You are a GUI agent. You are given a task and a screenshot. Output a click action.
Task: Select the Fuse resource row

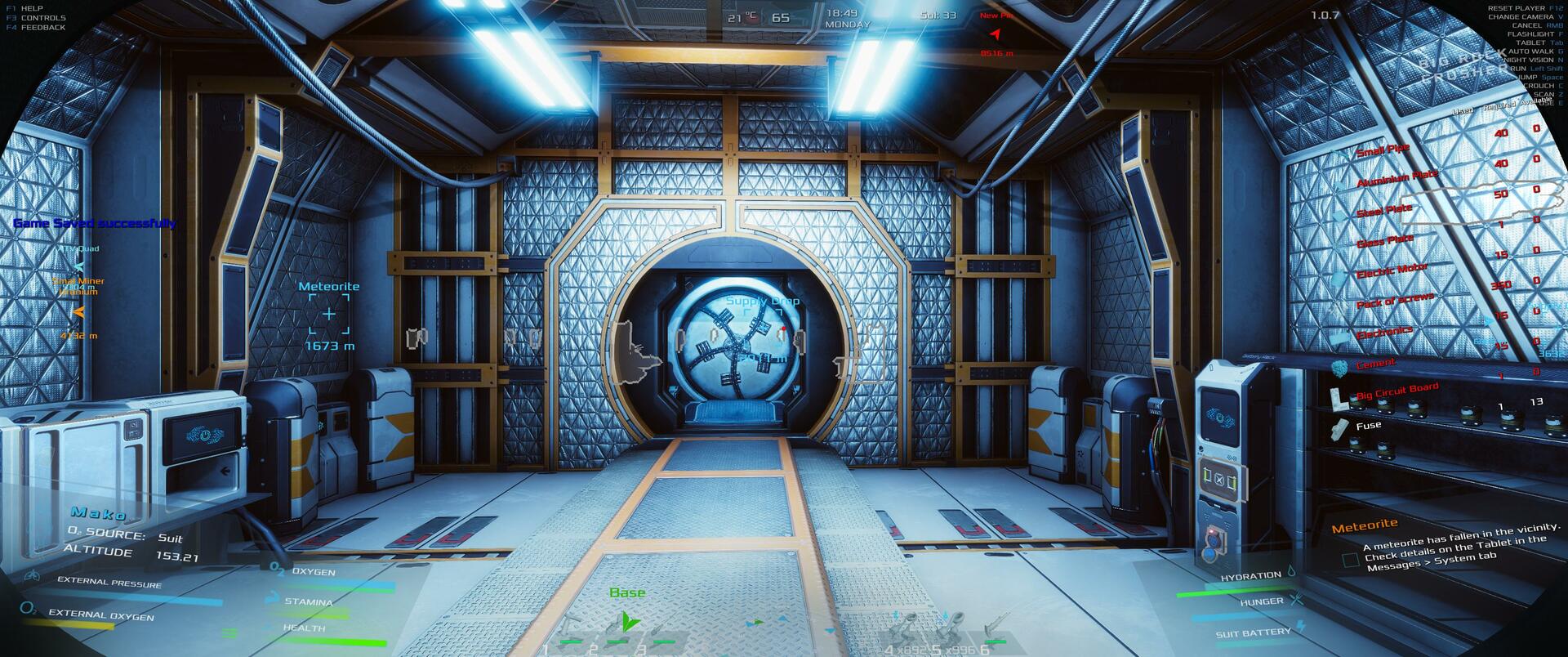[1368, 426]
